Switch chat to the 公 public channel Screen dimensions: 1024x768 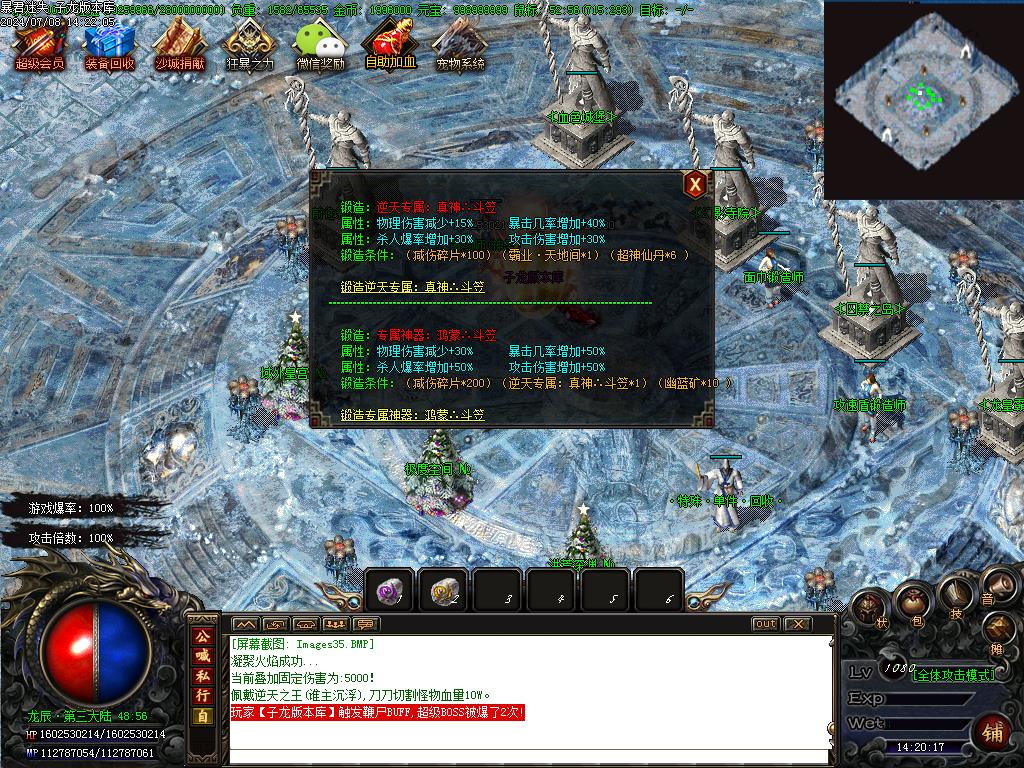(203, 637)
